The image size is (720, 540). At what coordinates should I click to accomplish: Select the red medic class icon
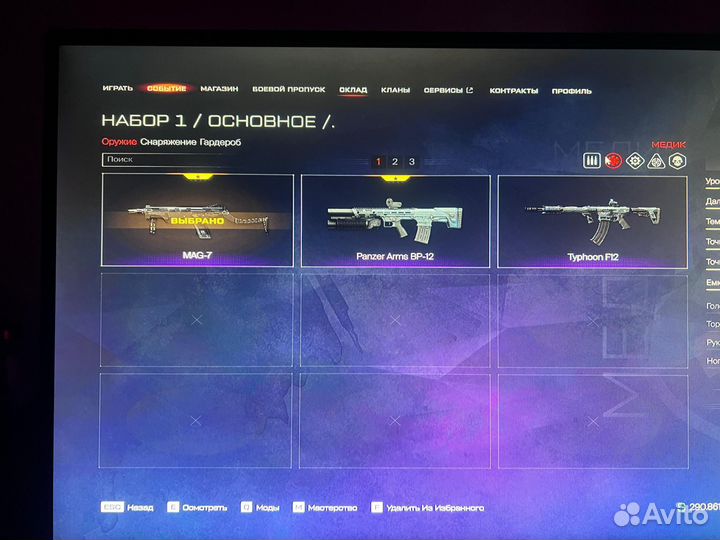pyautogui.click(x=614, y=160)
